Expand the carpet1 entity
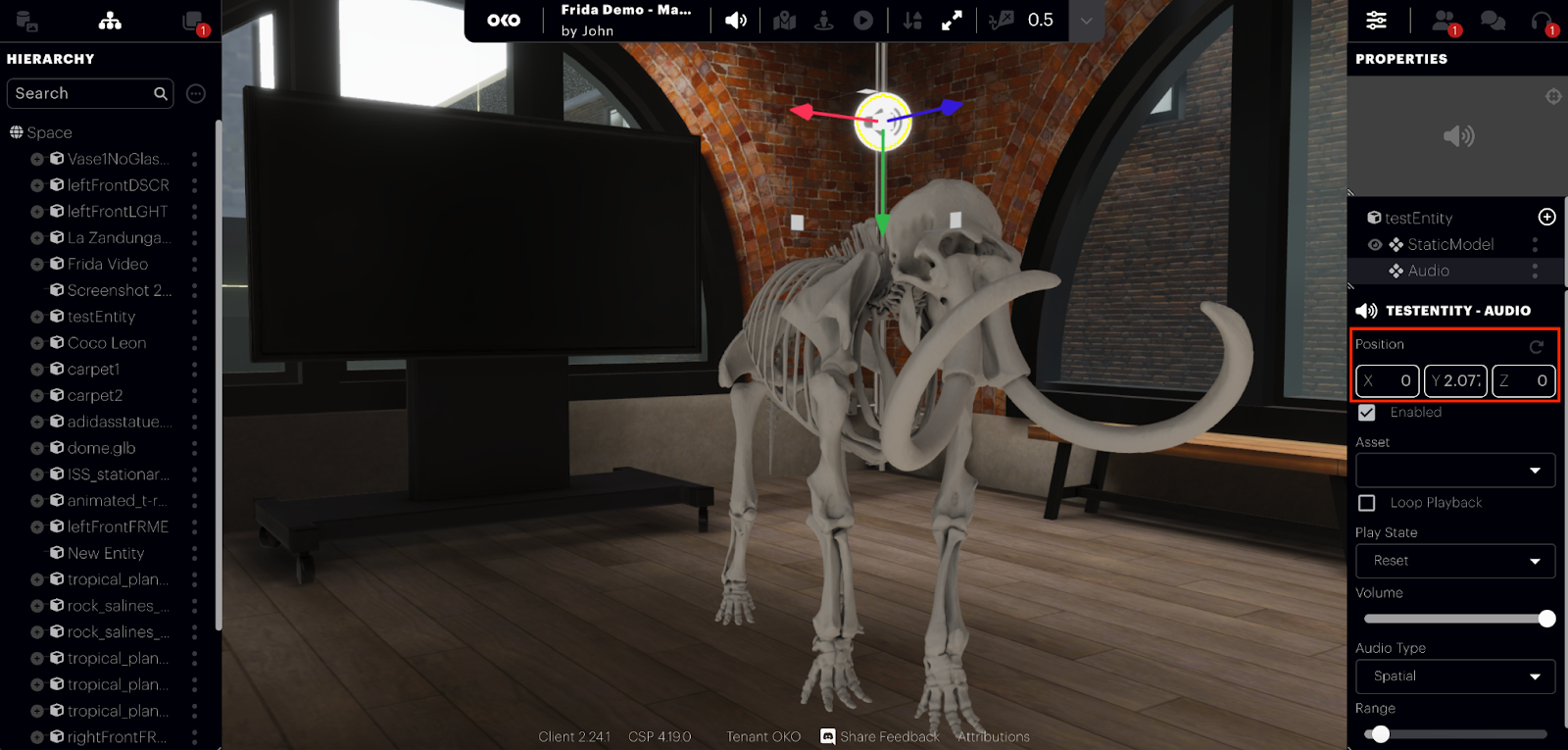1568x750 pixels. pos(37,370)
